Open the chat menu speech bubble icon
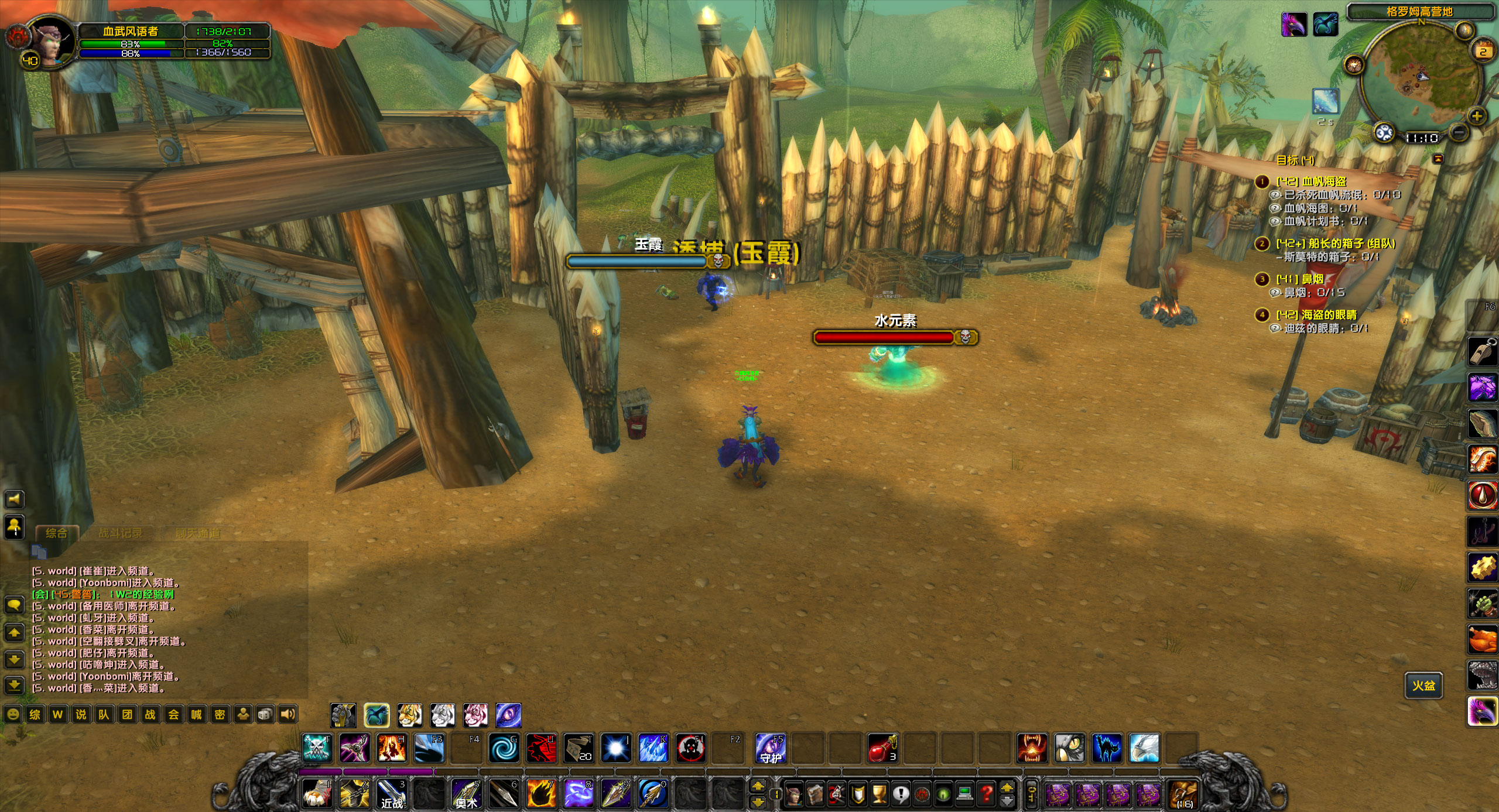The width and height of the screenshot is (1499, 812). point(13,606)
